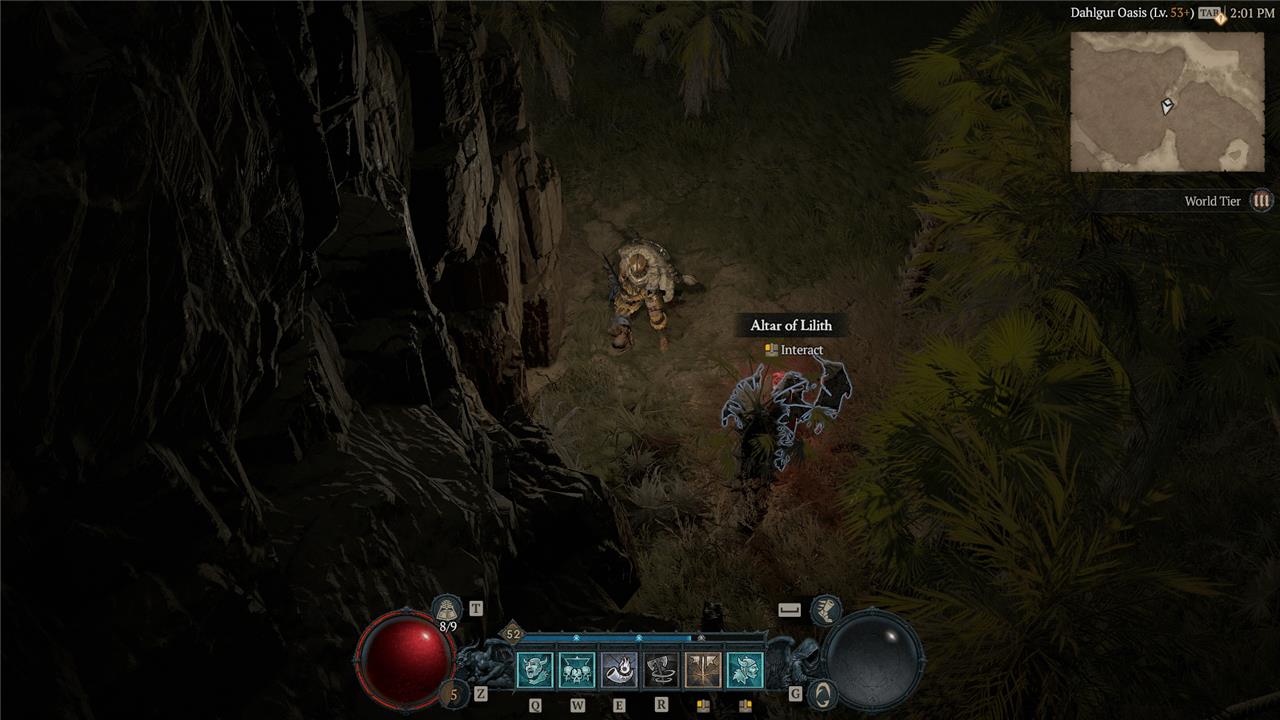Select the crossed axes skill slot

pyautogui.click(x=703, y=670)
